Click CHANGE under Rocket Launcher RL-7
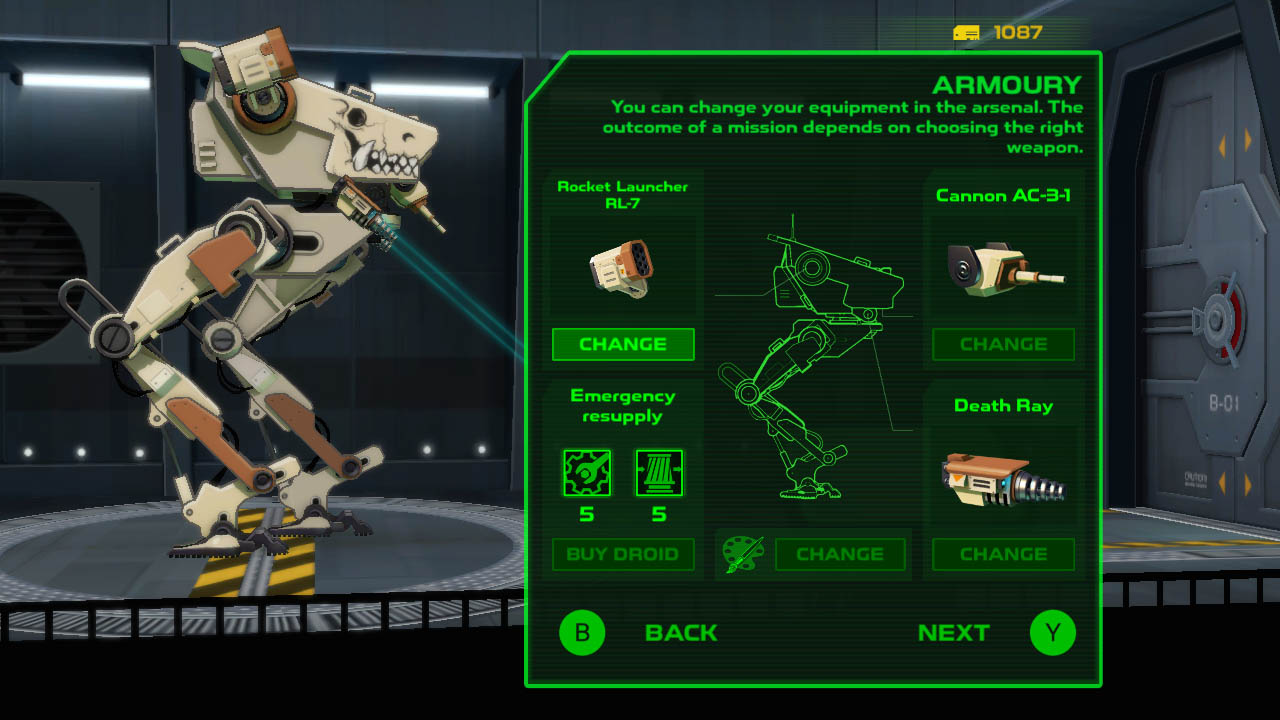The image size is (1280, 720). (623, 344)
